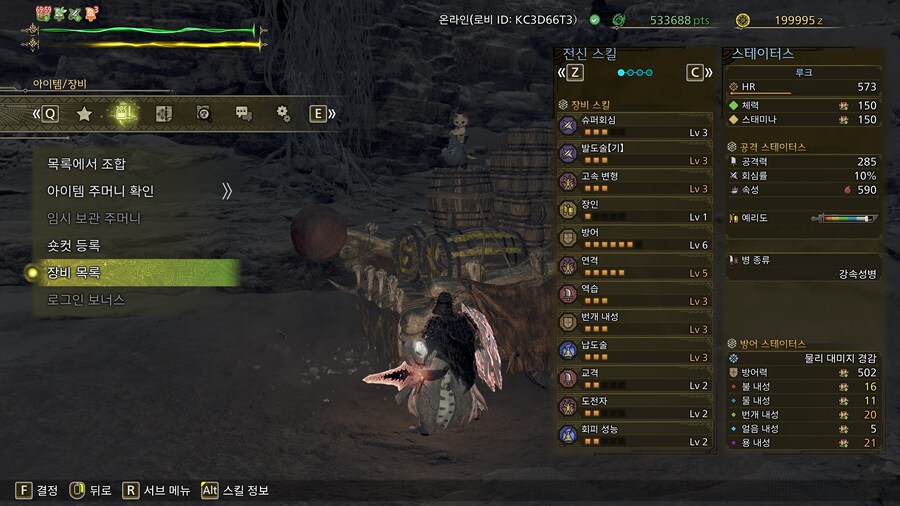The width and height of the screenshot is (900, 506).
Task: Select the 연격 skill row
Action: pyautogui.click(x=635, y=266)
